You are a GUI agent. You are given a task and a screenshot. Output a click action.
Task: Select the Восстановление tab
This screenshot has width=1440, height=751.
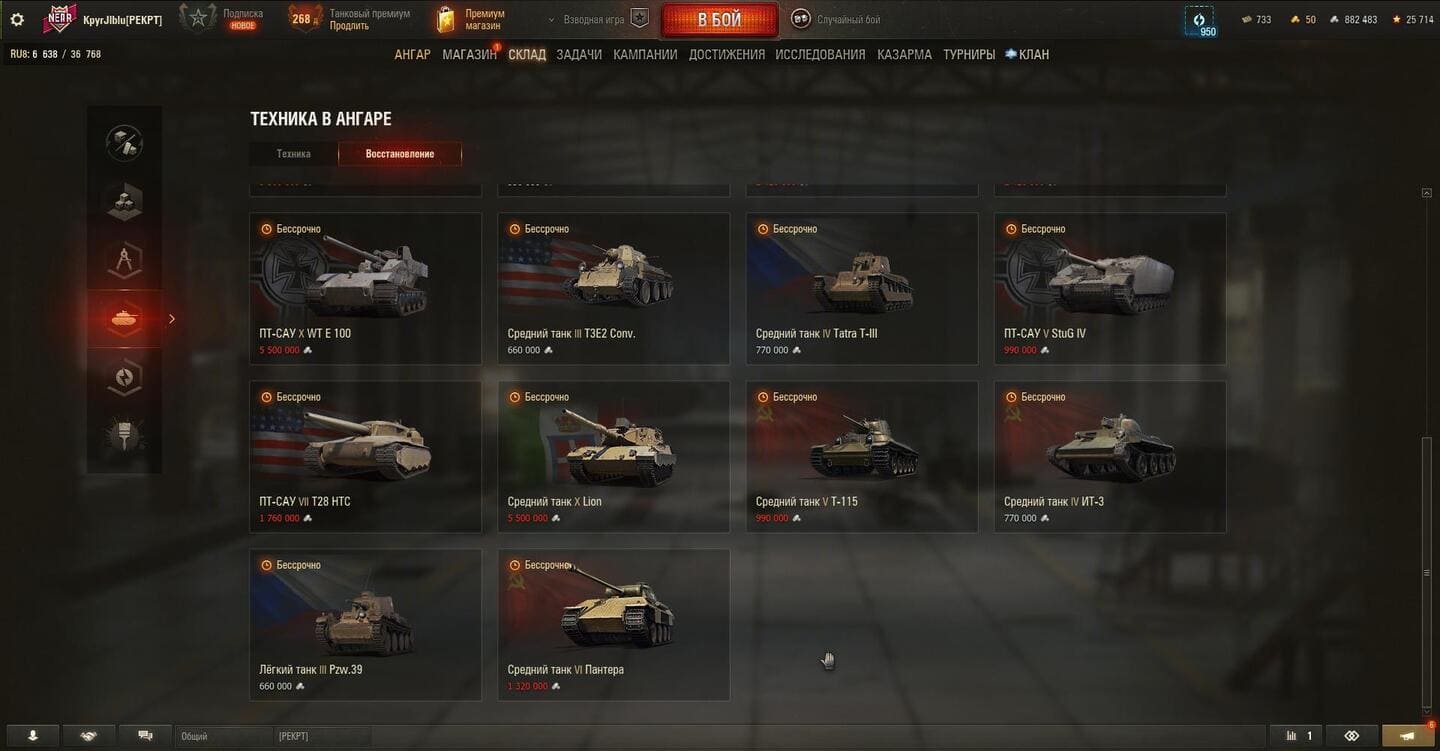400,154
